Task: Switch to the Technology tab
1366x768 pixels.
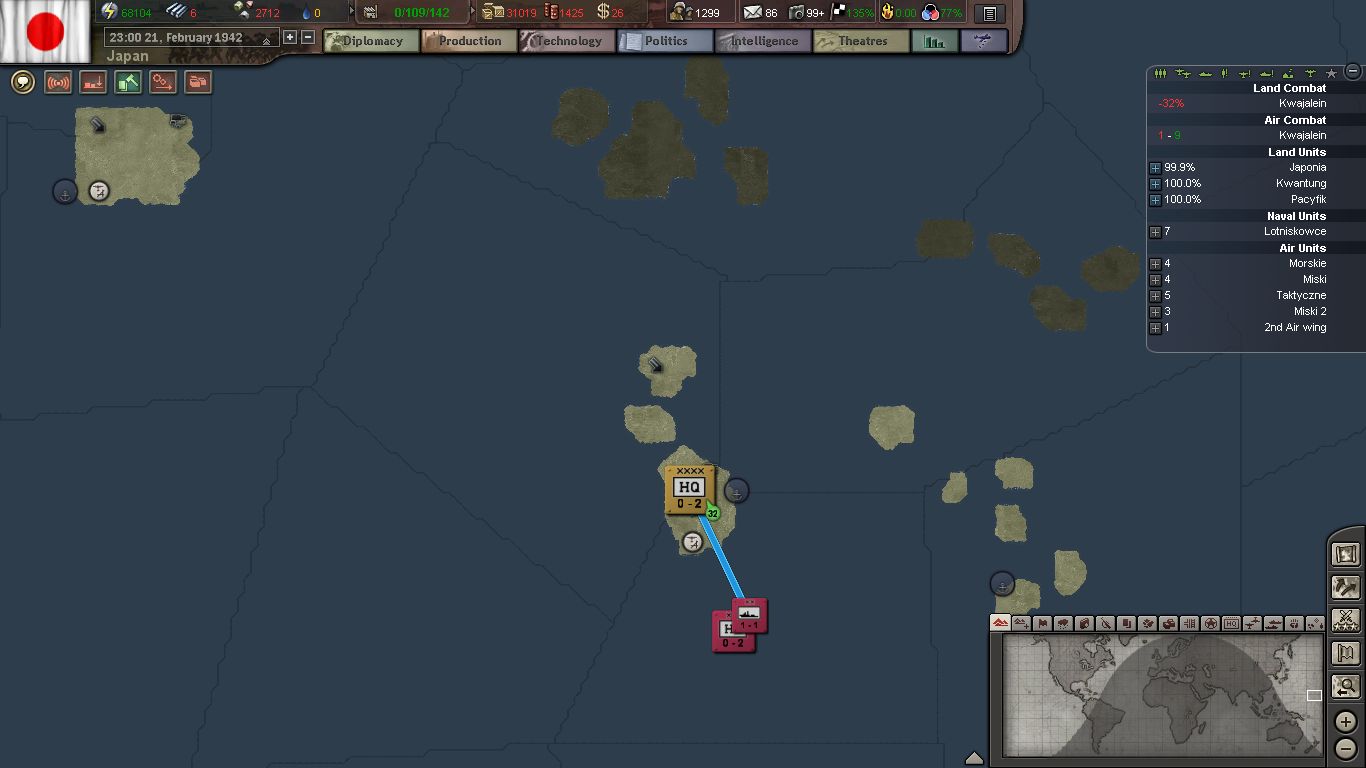Action: pos(567,41)
